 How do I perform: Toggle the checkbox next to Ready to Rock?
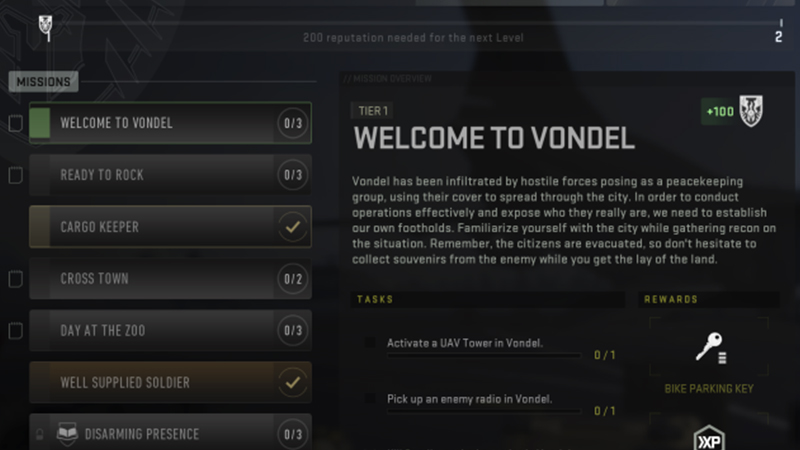coord(15,176)
